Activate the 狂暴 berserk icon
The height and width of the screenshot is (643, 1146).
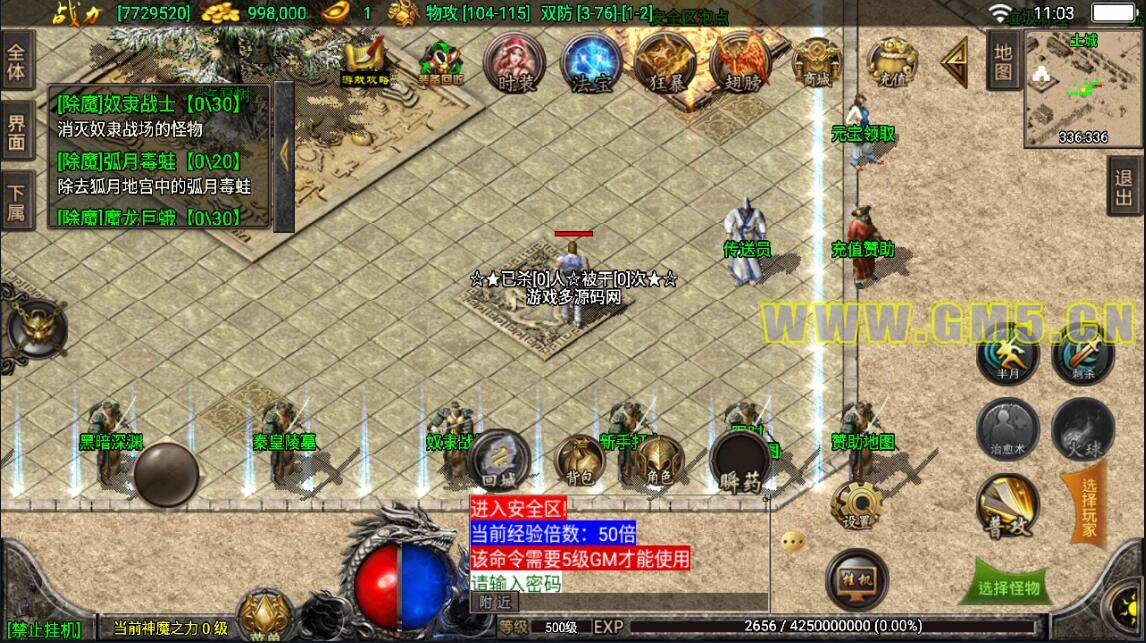tap(662, 64)
